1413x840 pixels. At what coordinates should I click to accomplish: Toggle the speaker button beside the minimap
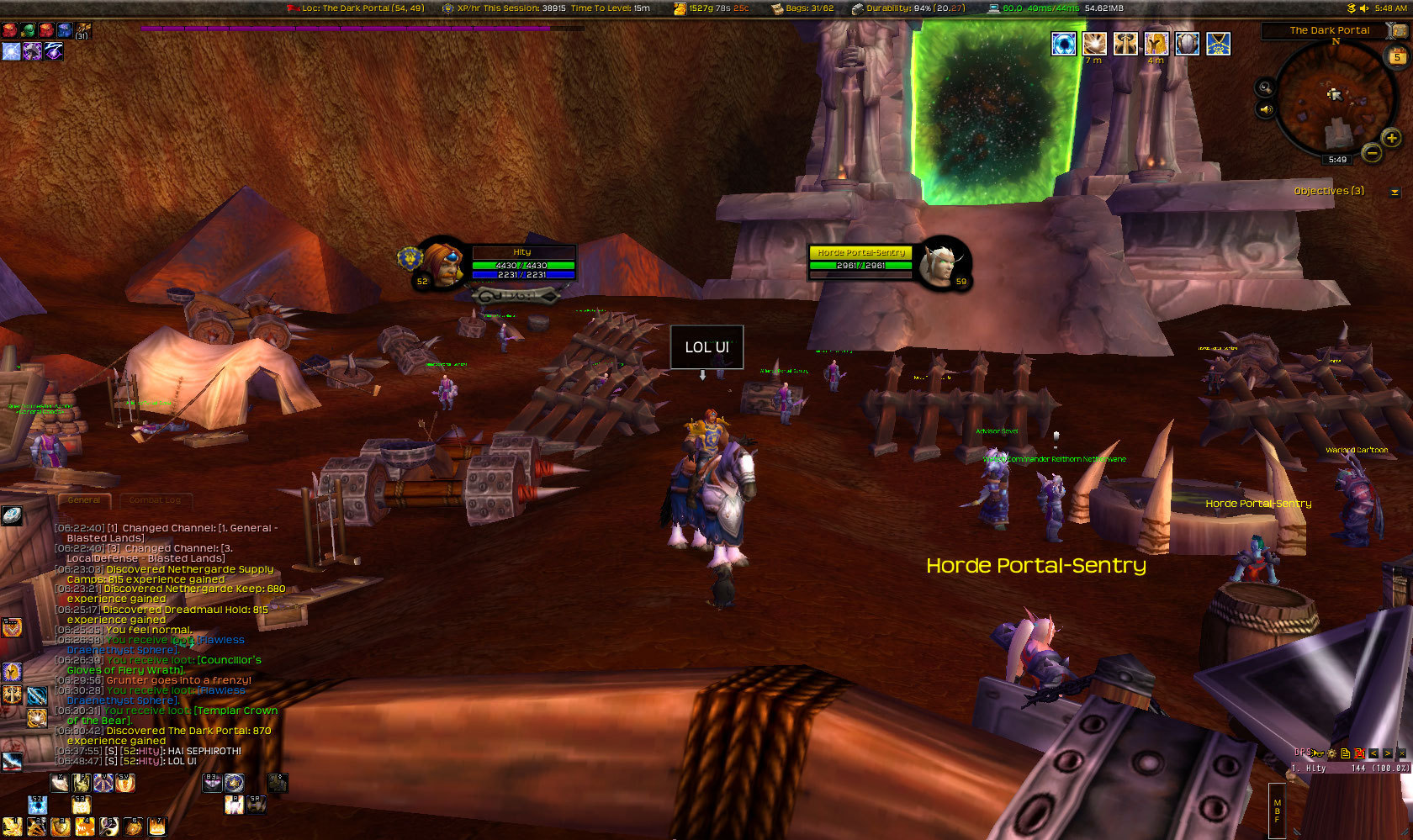point(1265,109)
